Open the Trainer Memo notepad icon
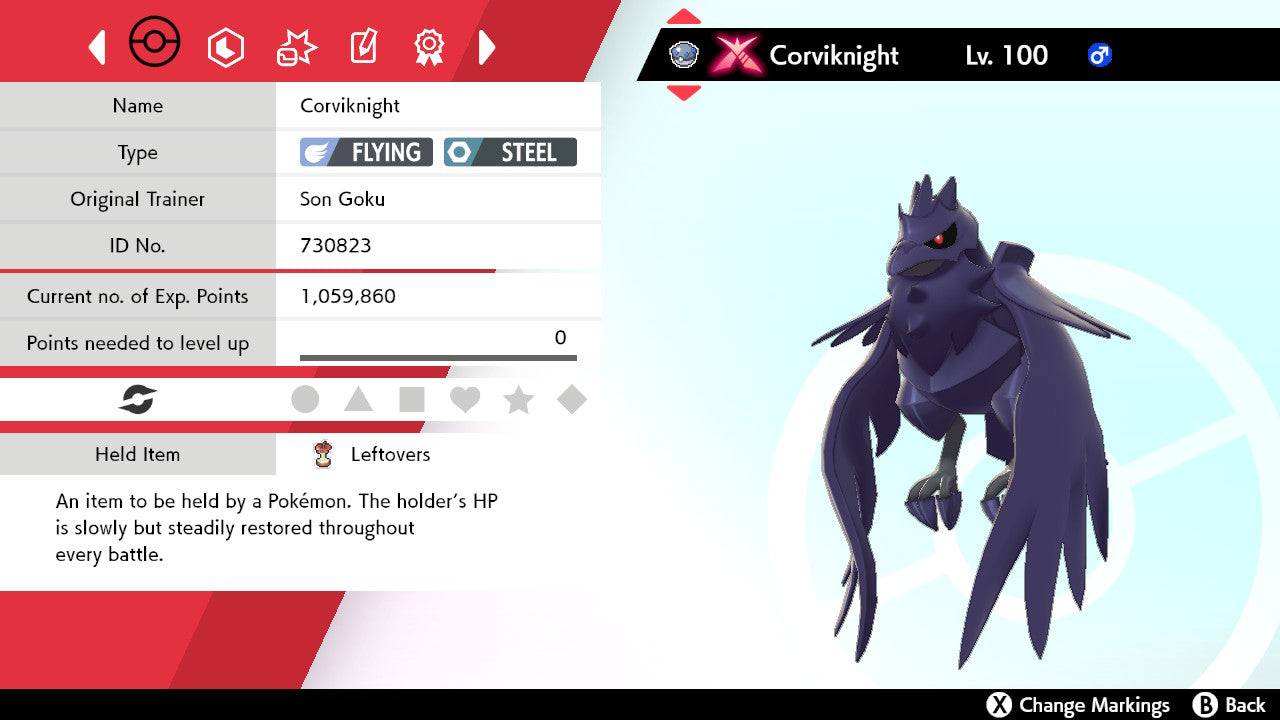 click(x=362, y=46)
